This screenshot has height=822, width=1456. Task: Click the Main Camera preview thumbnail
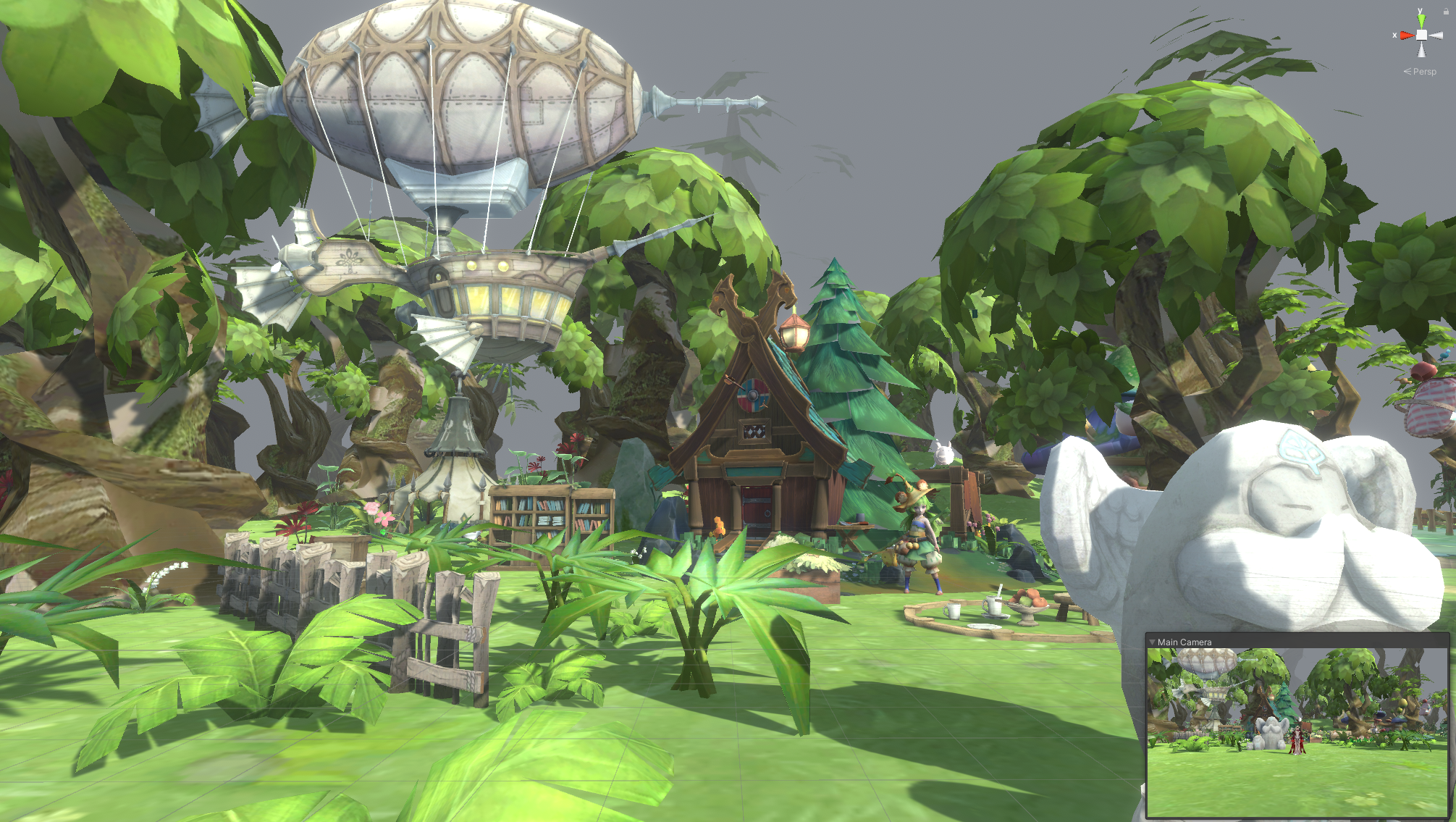point(1297,732)
